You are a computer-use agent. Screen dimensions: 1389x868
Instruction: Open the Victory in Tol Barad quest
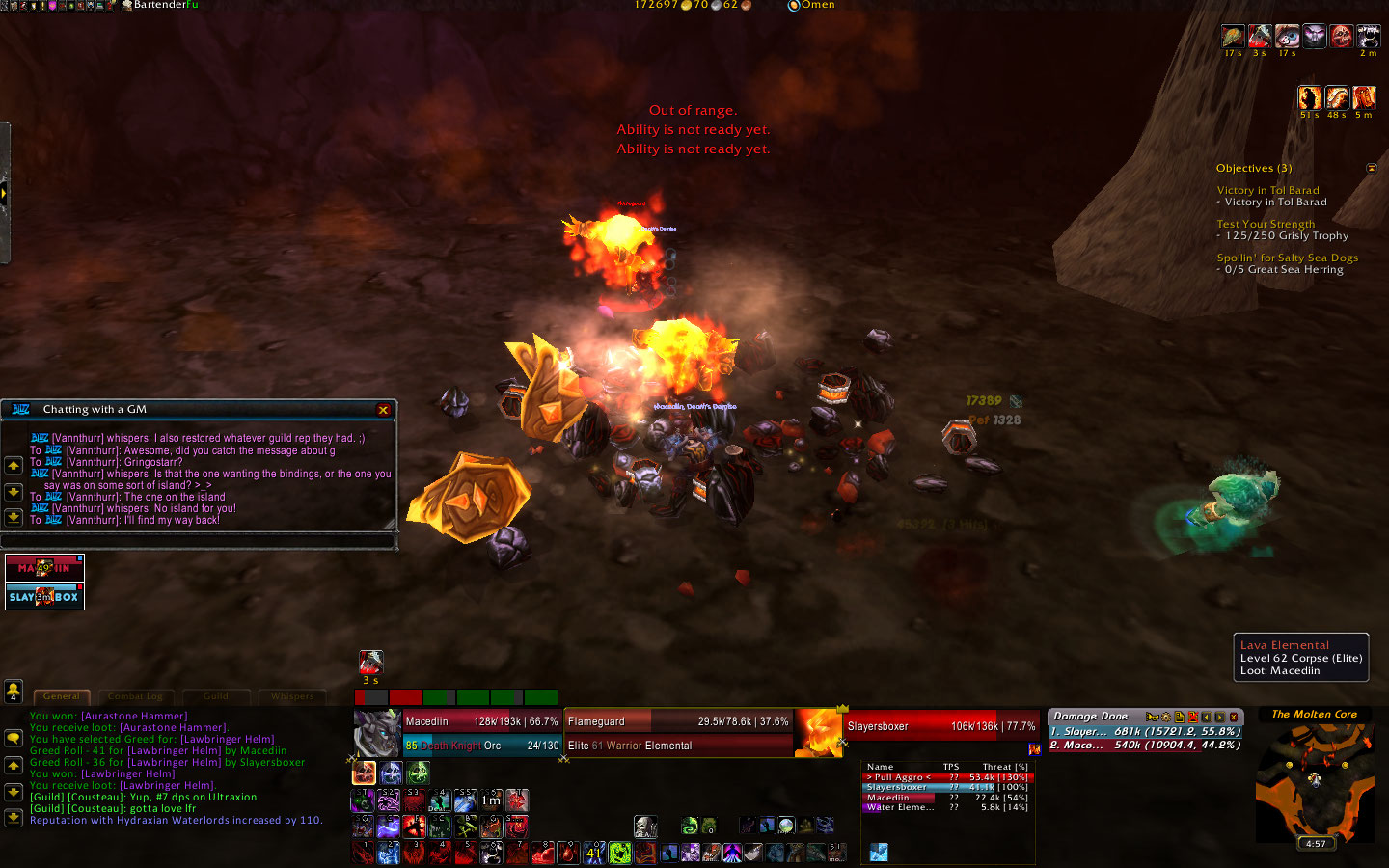click(x=1267, y=191)
